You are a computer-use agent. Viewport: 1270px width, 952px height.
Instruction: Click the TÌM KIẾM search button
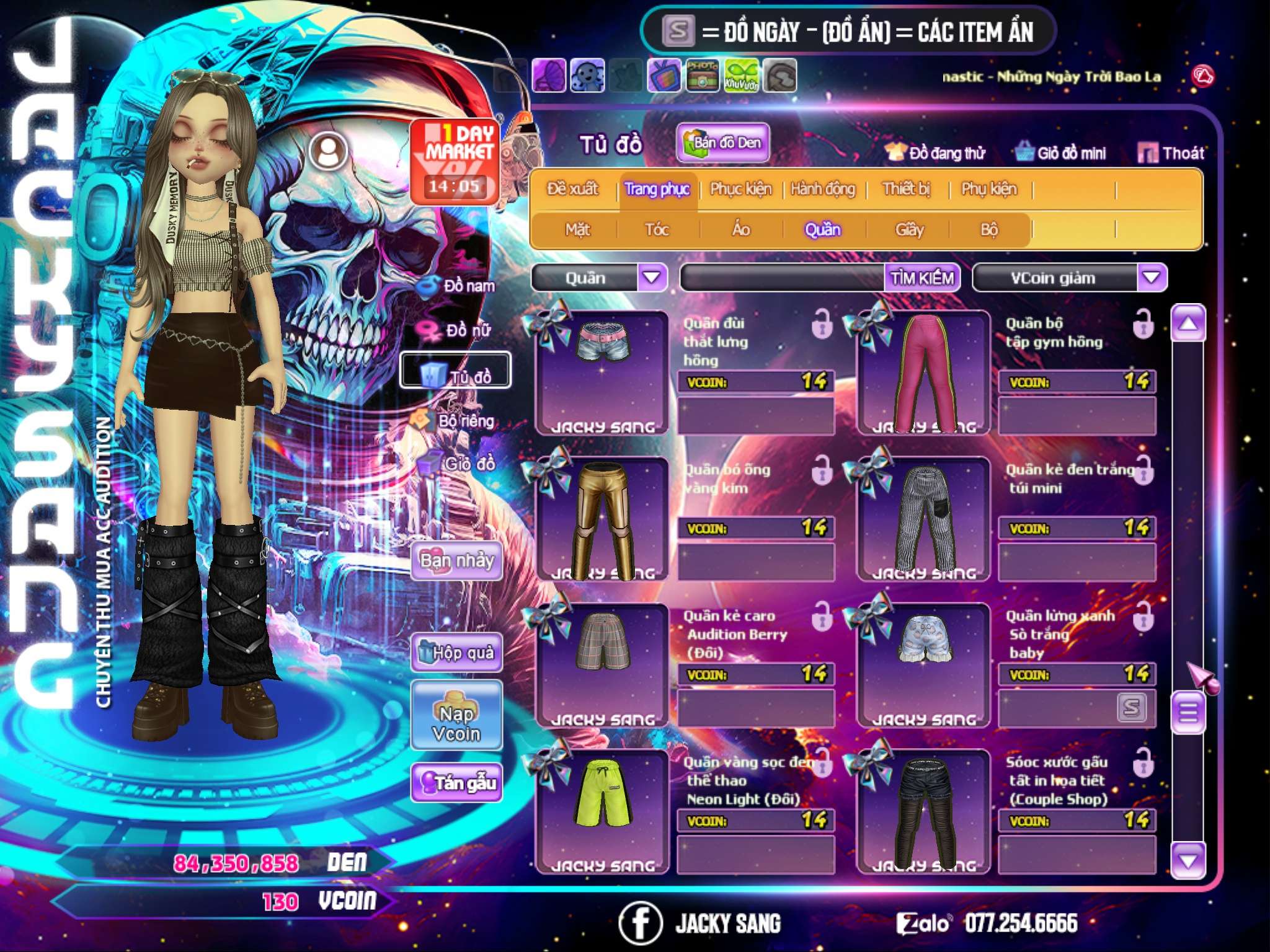(x=922, y=278)
